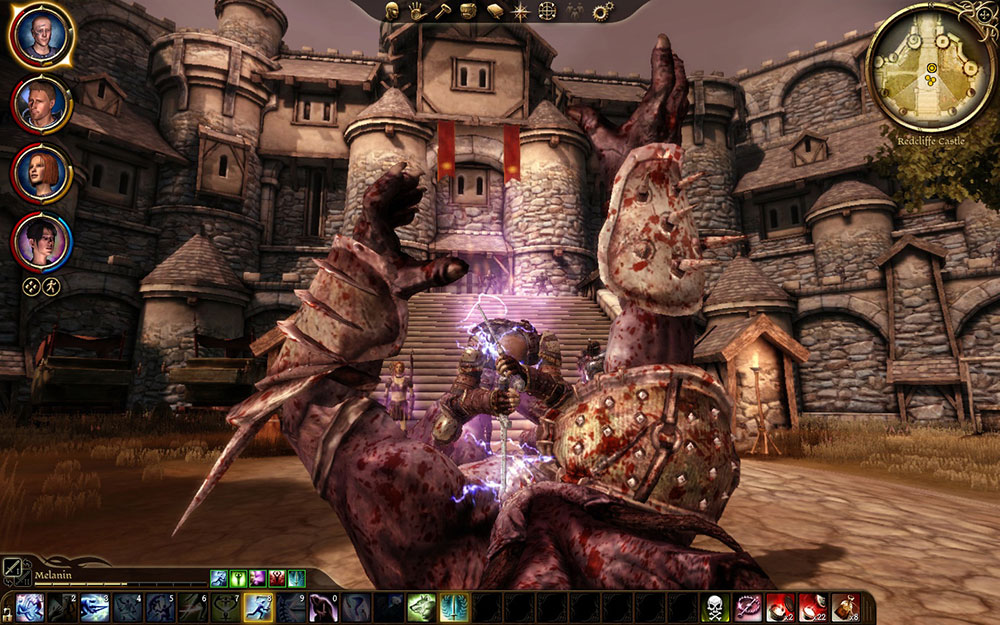This screenshot has height=625, width=1000.
Task: Open the character record head icon
Action: tap(392, 11)
